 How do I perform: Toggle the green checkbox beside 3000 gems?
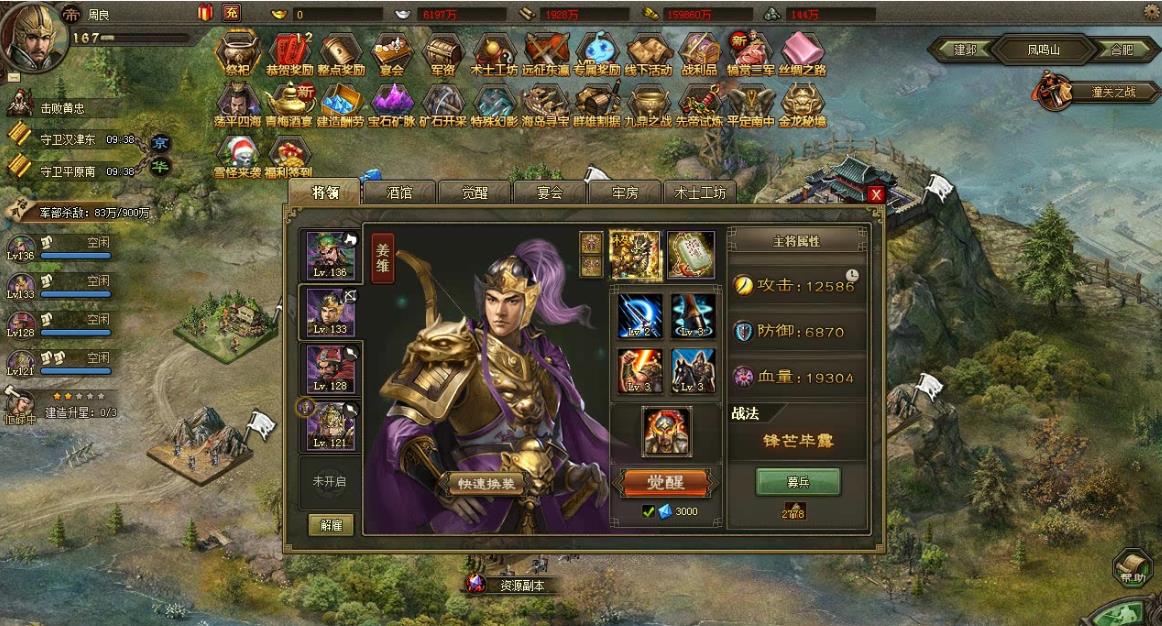[648, 512]
